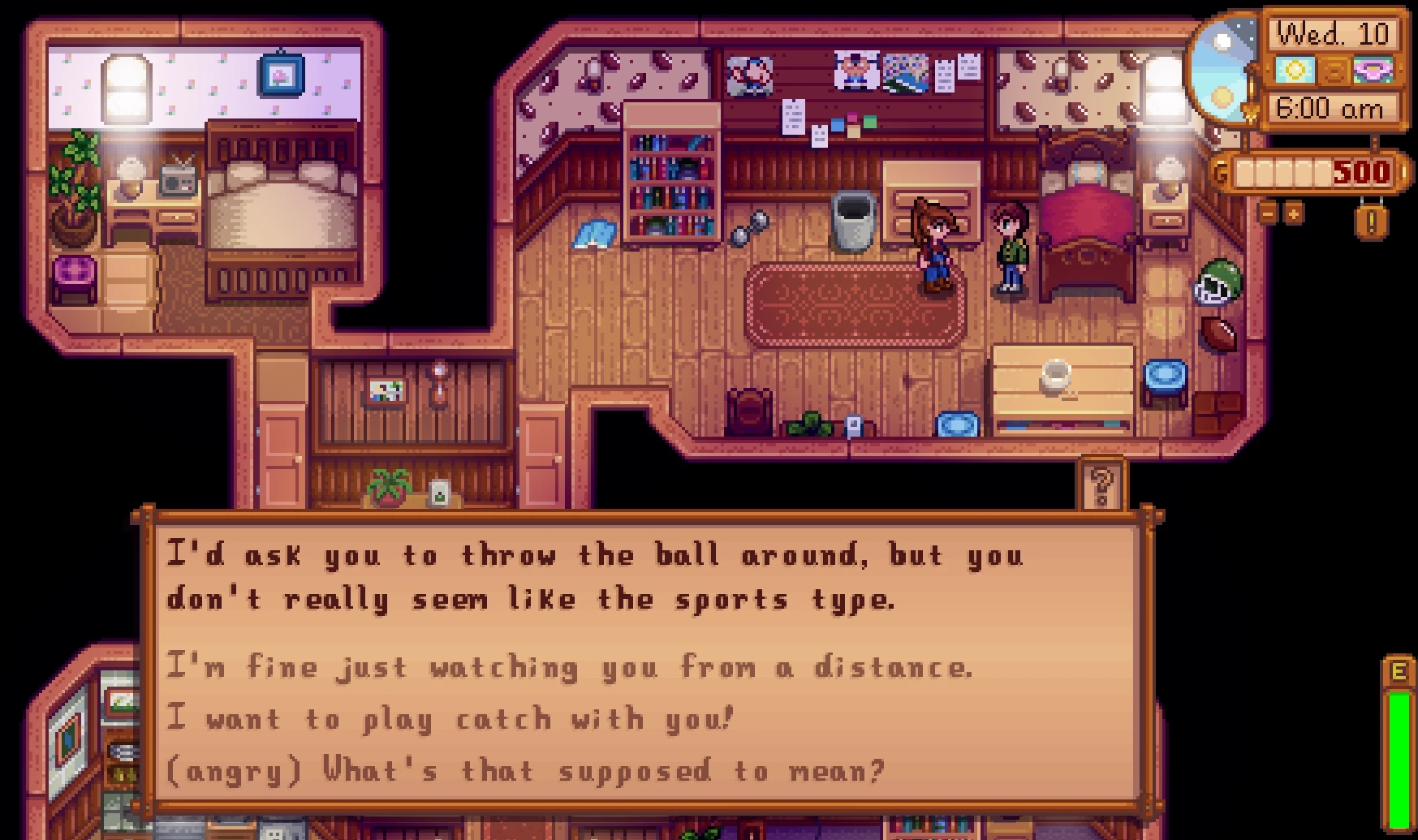Pick the angry "What's that supposed to mean?" reply
1418x840 pixels.
coord(524,770)
